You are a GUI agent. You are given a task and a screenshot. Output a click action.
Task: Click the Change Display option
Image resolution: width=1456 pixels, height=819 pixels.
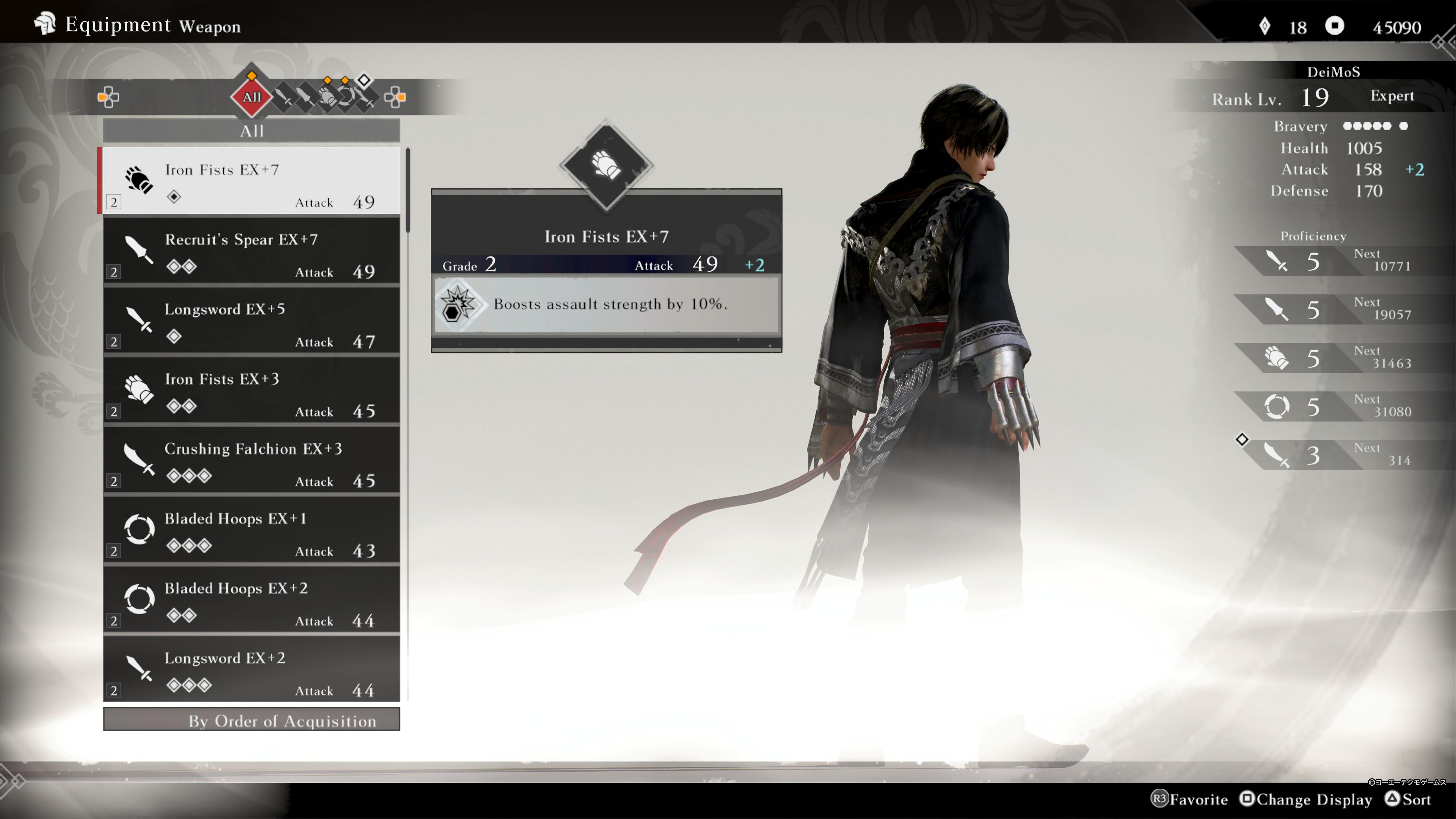[1305, 799]
